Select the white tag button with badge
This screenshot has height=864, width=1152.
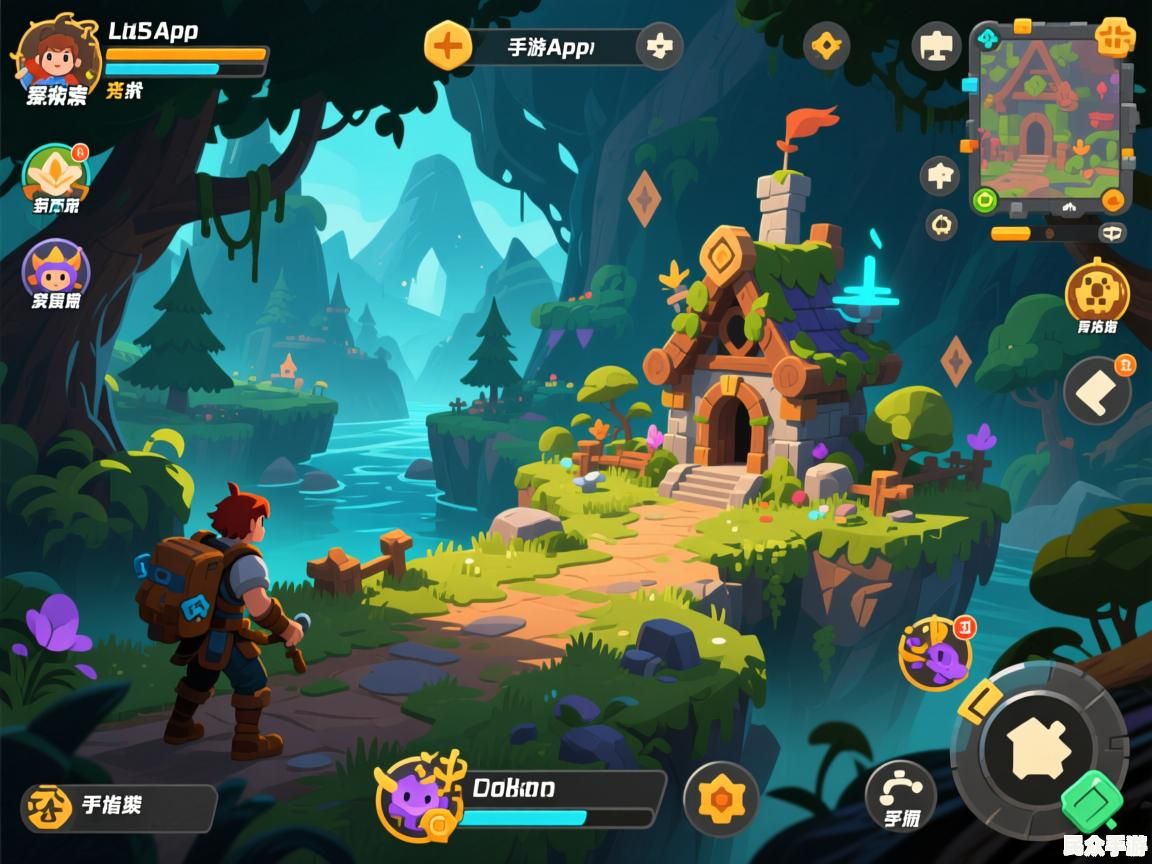[1097, 390]
